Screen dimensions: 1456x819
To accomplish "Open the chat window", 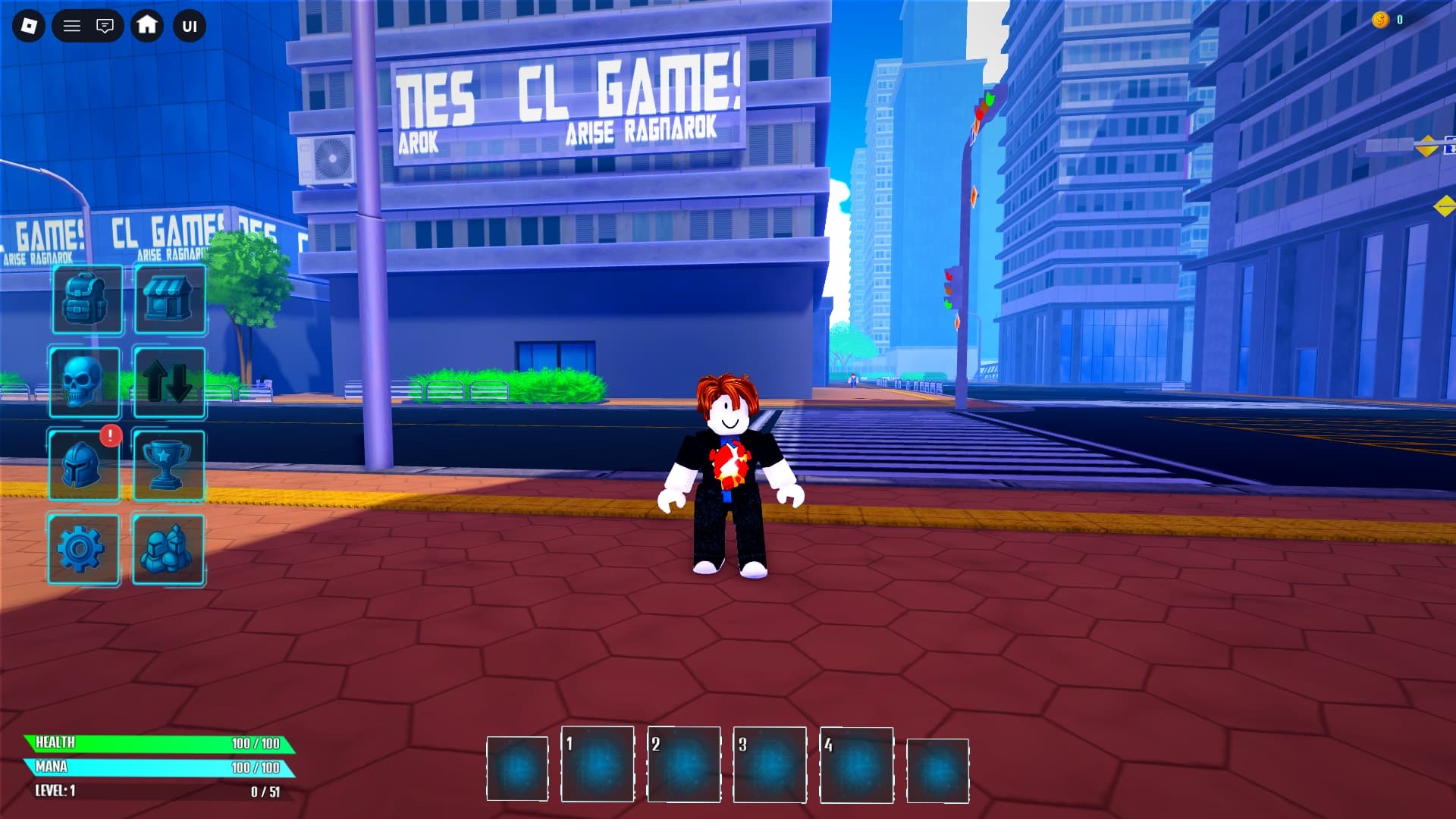I will tap(105, 27).
